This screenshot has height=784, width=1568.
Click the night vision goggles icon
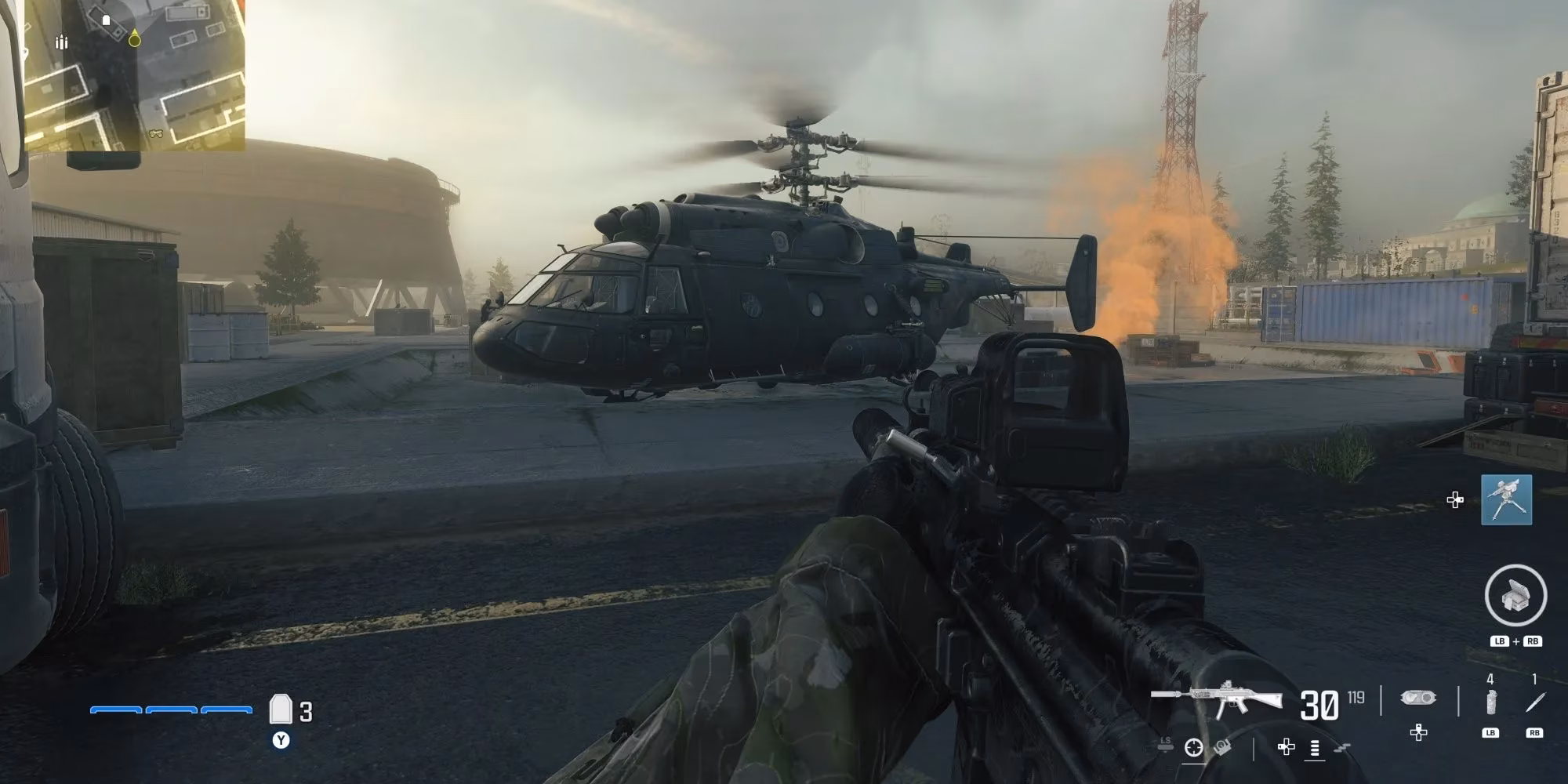pyautogui.click(x=1417, y=699)
